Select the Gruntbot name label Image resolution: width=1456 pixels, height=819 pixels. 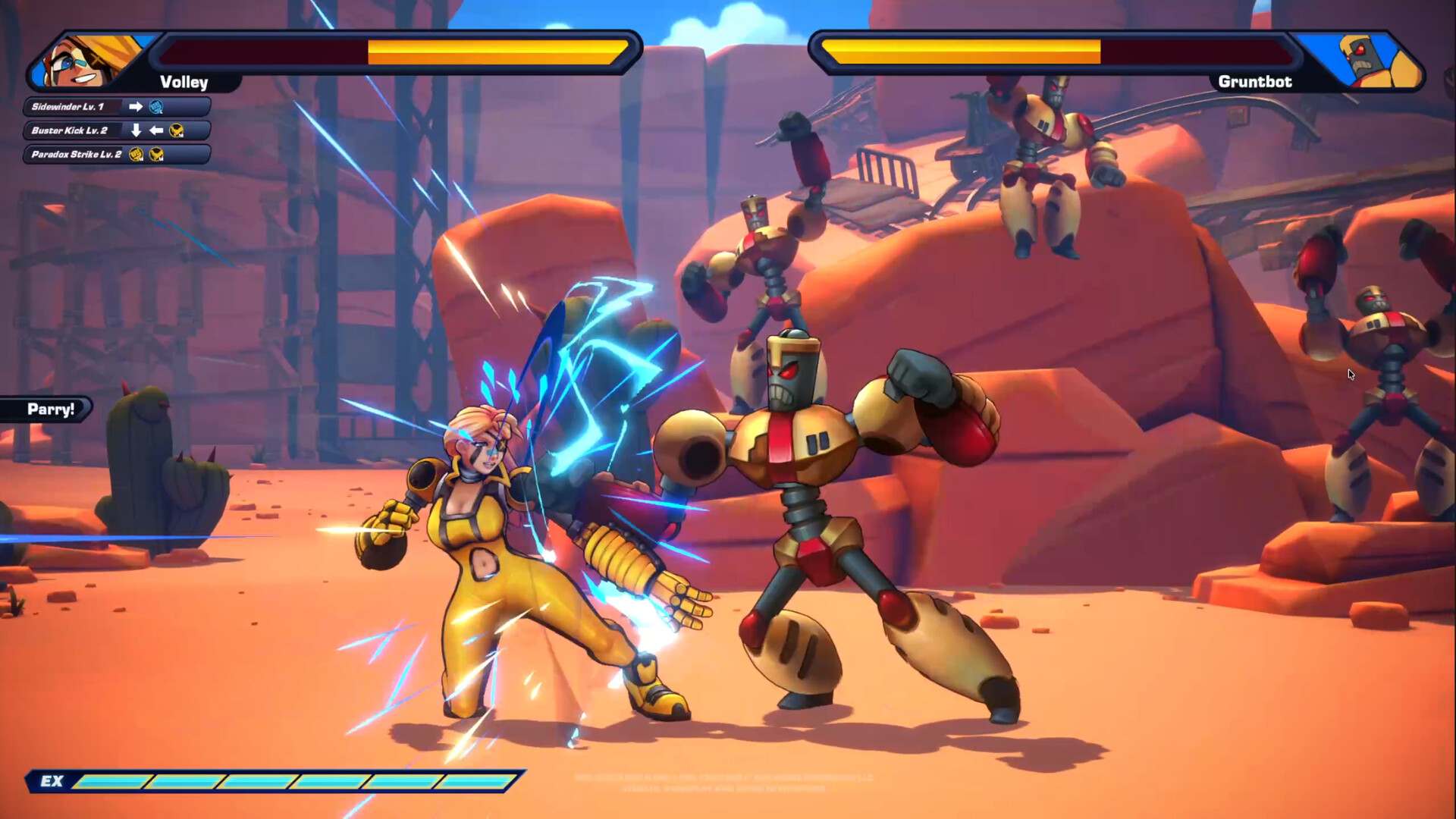1255,82
